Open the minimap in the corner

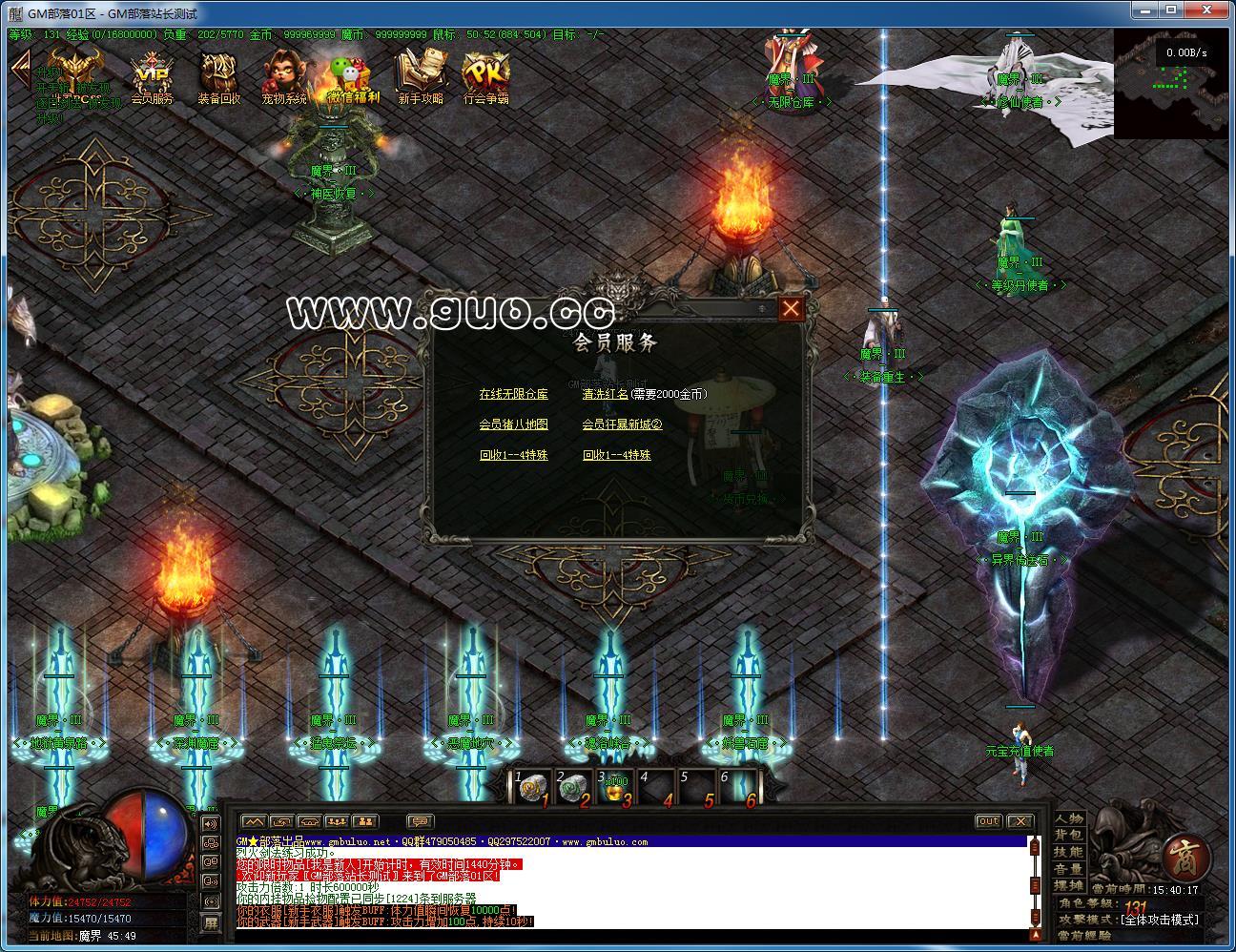(x=1169, y=84)
